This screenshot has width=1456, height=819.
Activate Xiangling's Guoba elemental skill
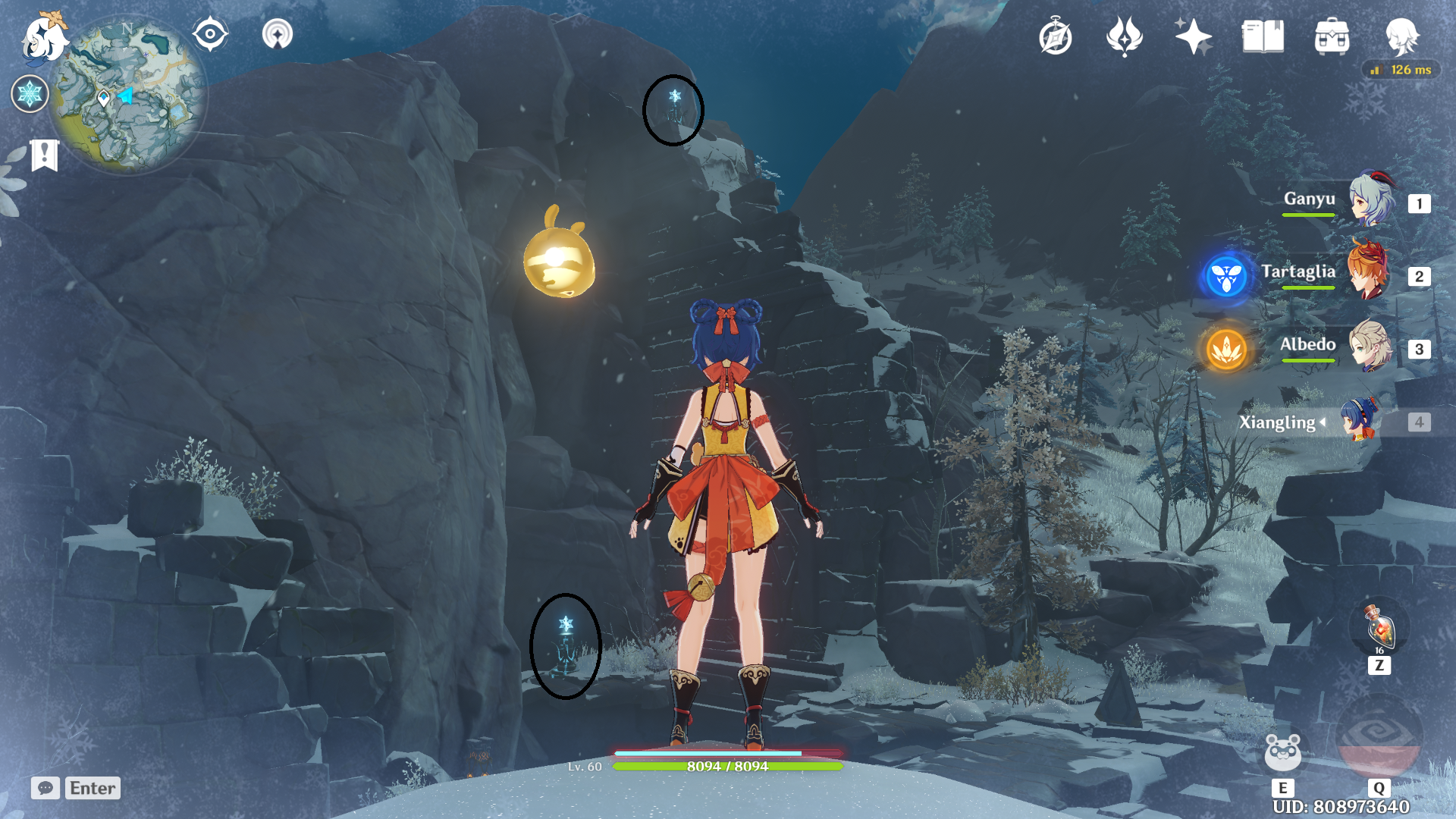[x=1282, y=752]
